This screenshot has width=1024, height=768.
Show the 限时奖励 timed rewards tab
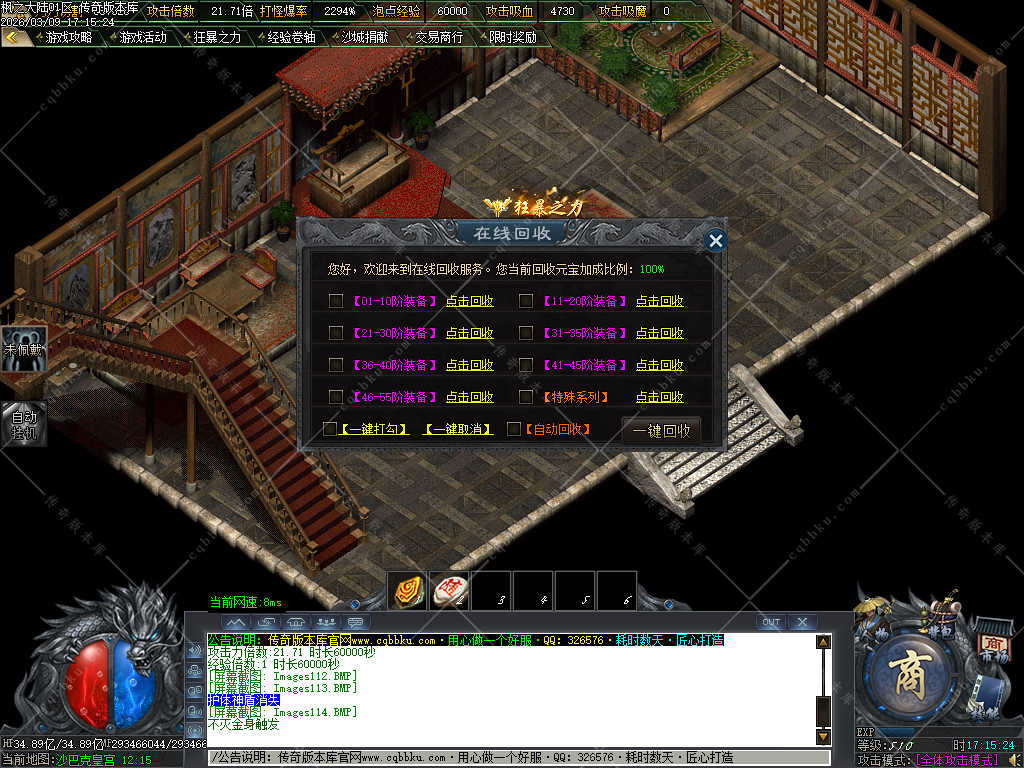513,37
